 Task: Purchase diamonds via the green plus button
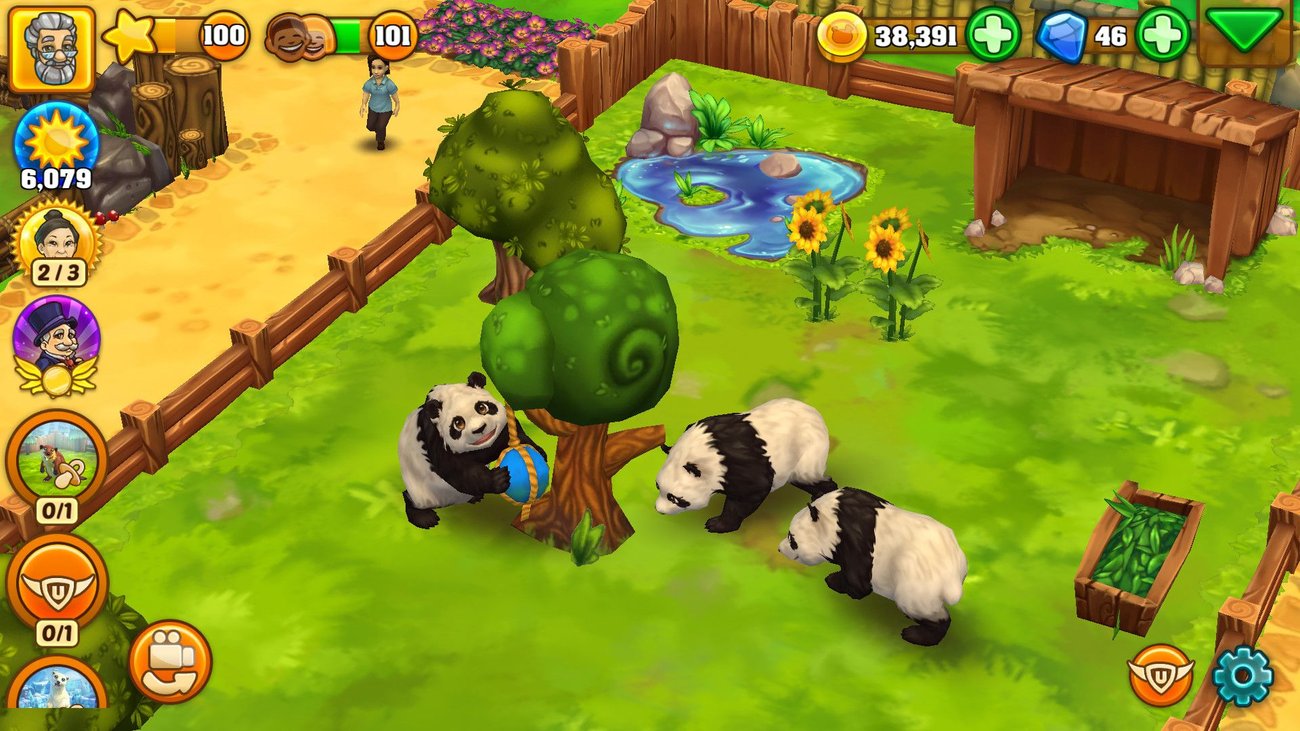pyautogui.click(x=1163, y=33)
